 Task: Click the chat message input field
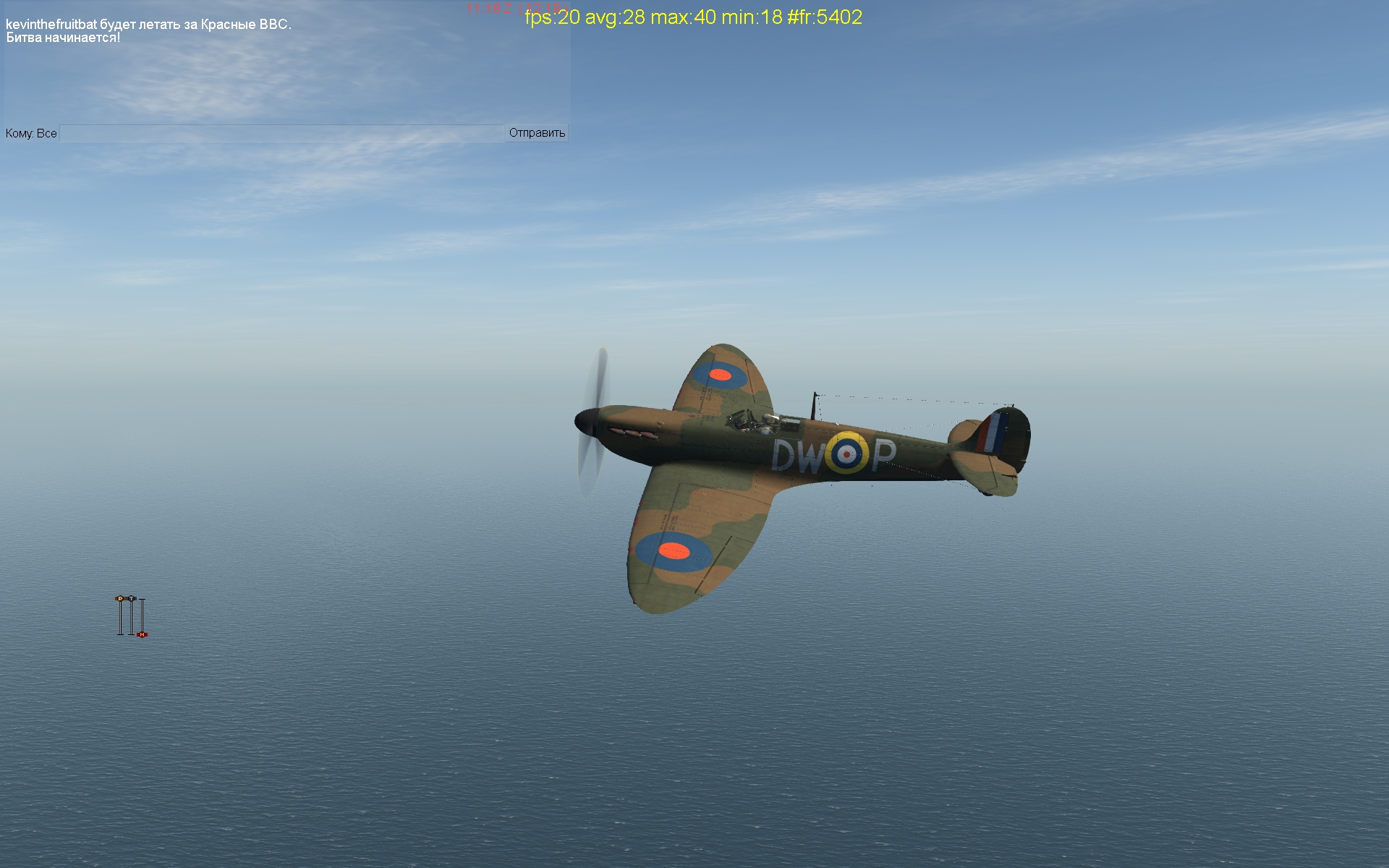coord(281,133)
